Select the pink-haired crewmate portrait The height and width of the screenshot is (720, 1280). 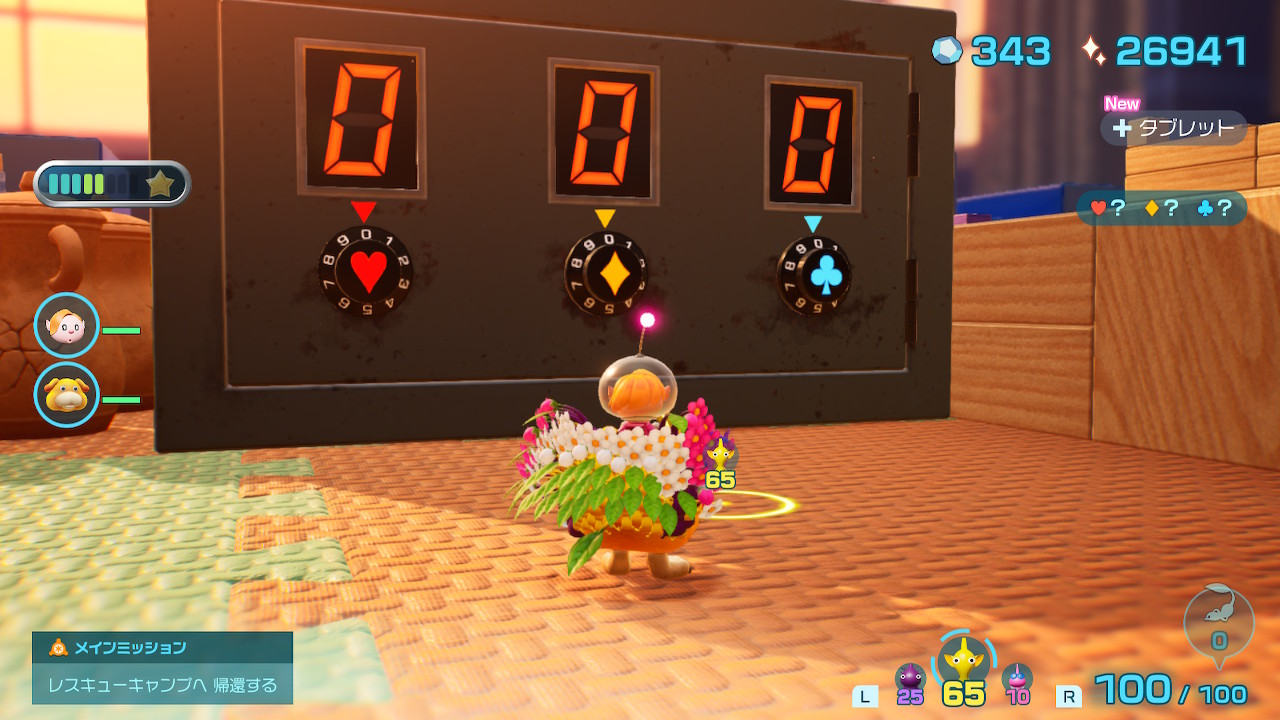[67, 326]
